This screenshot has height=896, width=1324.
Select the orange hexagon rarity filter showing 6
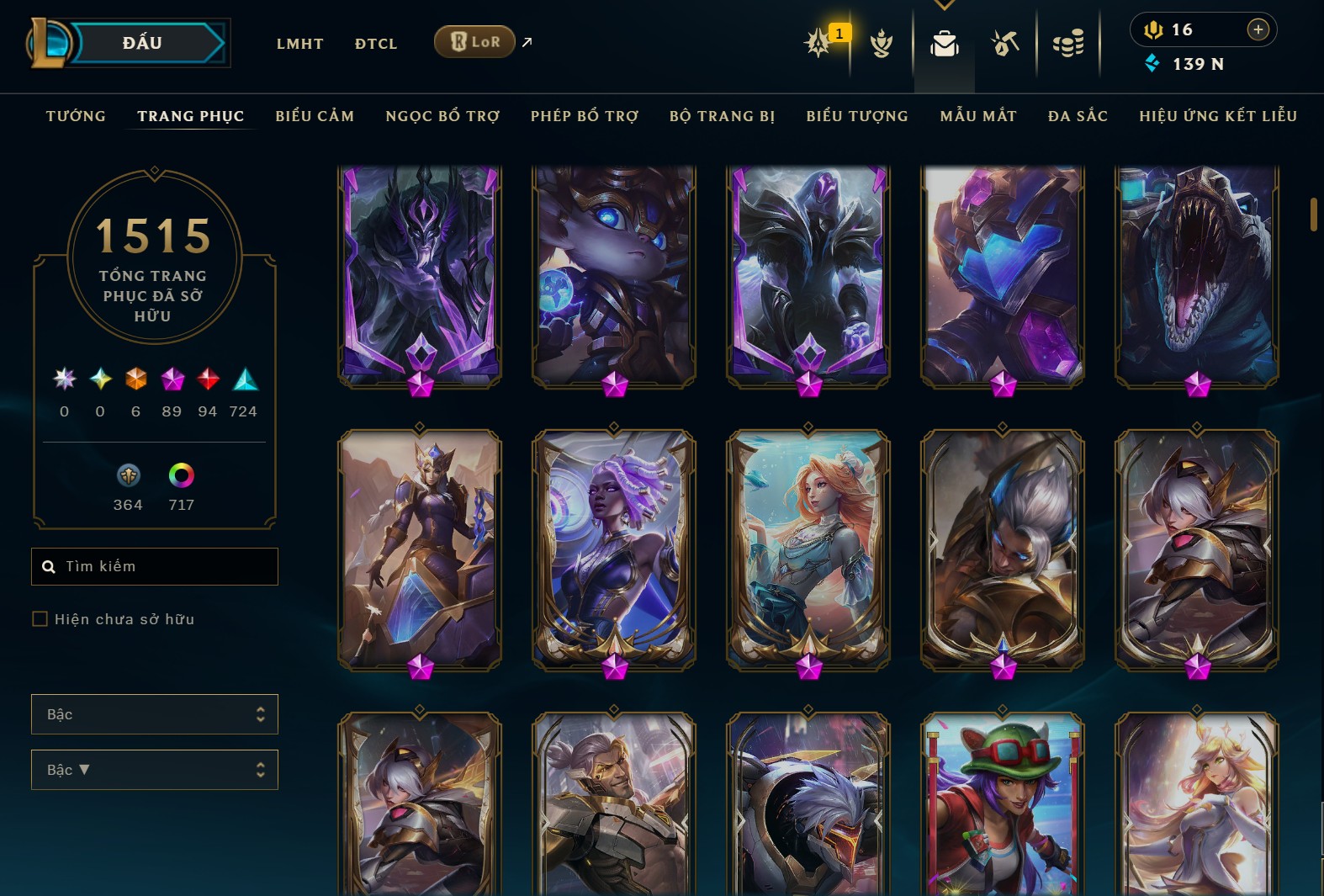[x=135, y=380]
